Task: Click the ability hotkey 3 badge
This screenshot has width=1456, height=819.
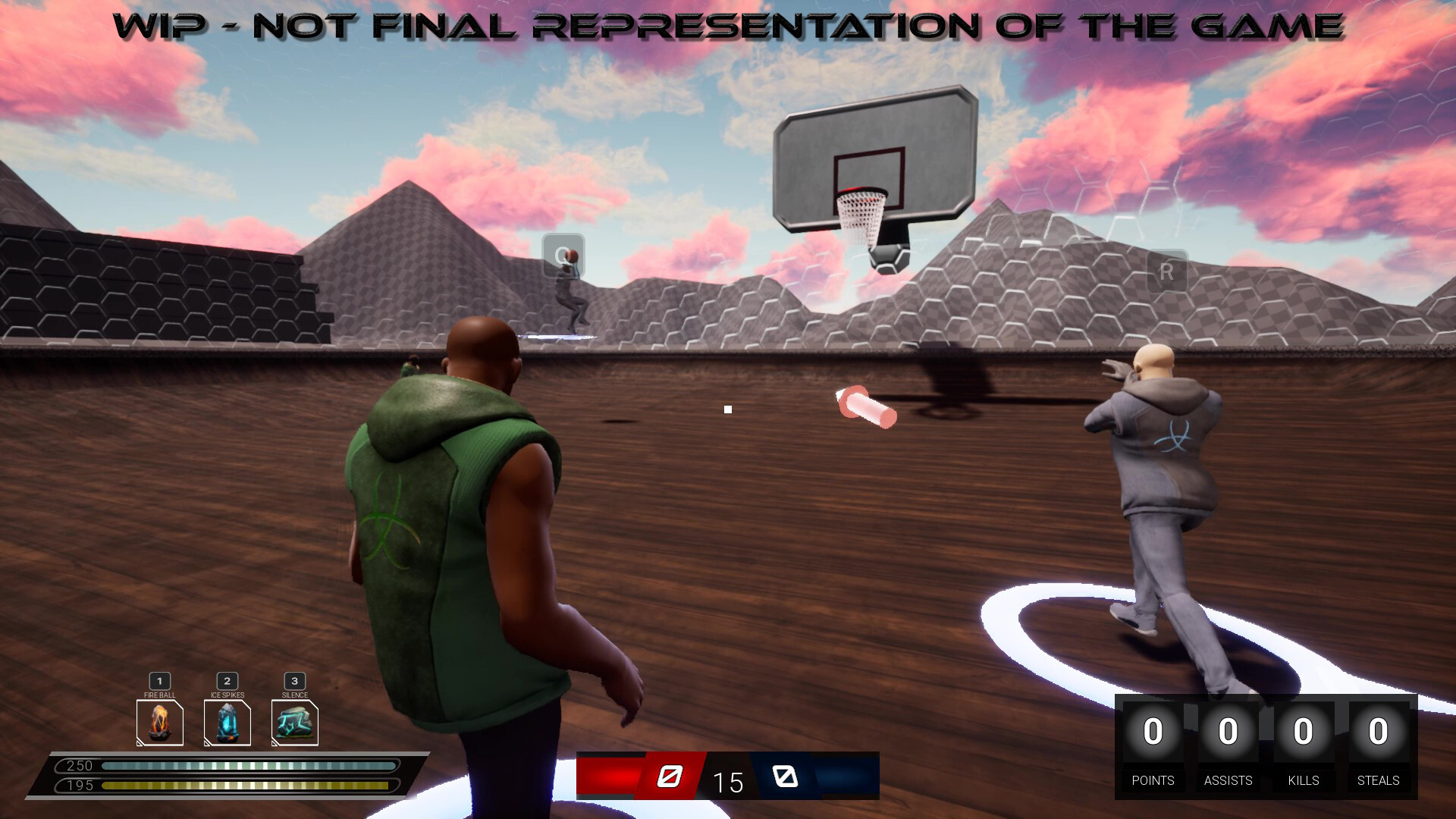Action: (x=294, y=681)
